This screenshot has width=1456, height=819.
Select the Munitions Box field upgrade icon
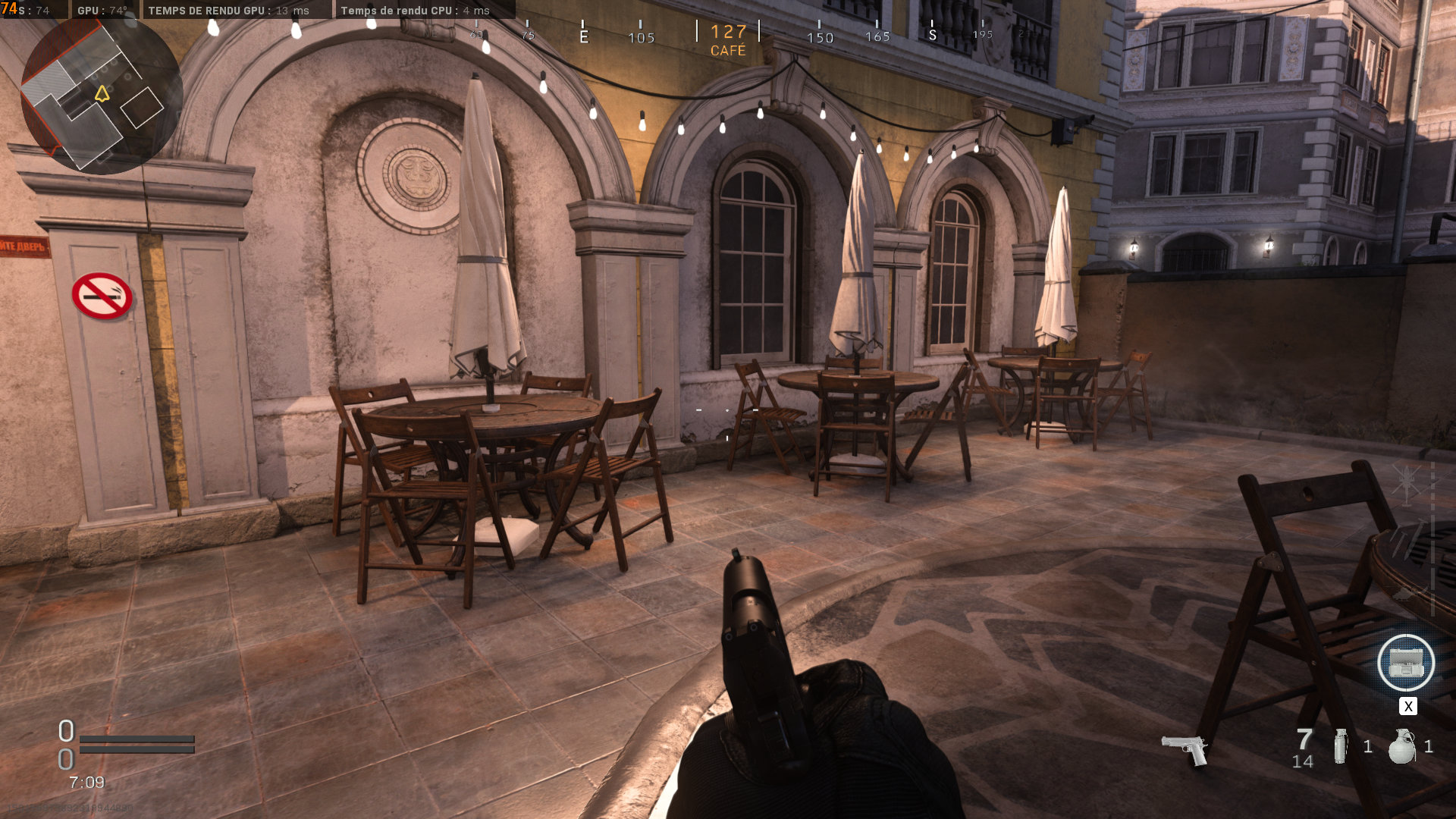click(1407, 662)
